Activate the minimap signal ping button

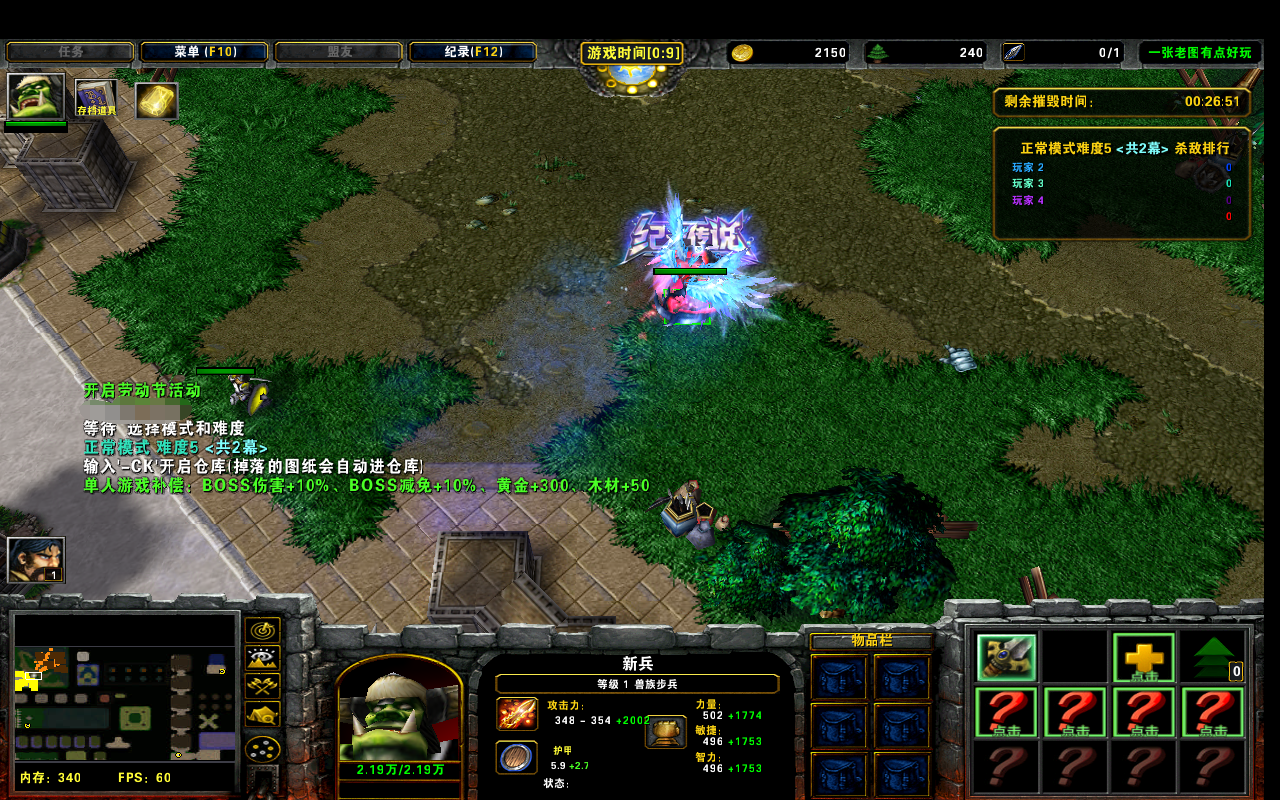[263, 630]
